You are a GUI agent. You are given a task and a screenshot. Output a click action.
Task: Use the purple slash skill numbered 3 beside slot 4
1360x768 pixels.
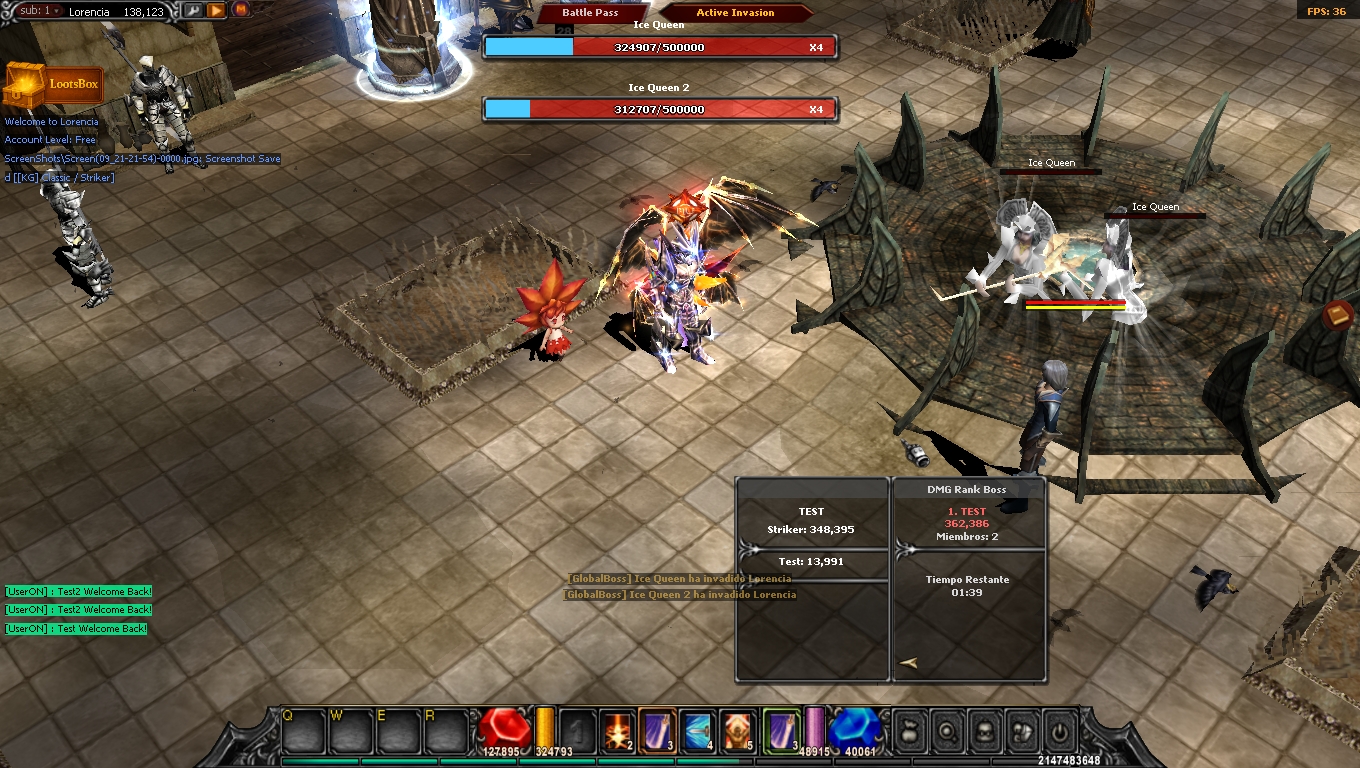pyautogui.click(x=657, y=731)
